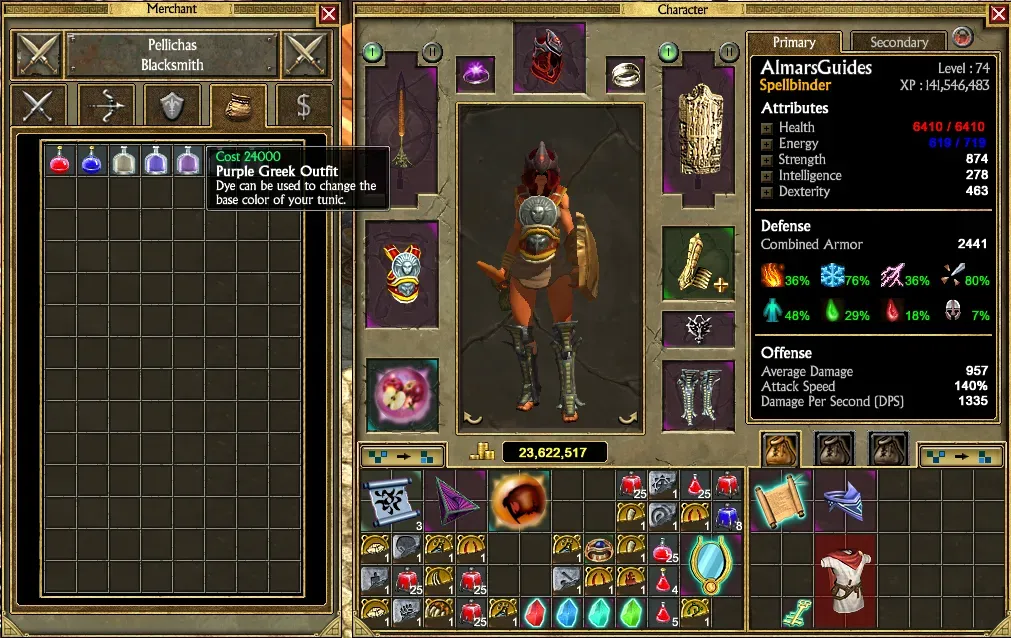1011x638 pixels.
Task: Select the equipped golden bracers slot
Action: coord(698,264)
